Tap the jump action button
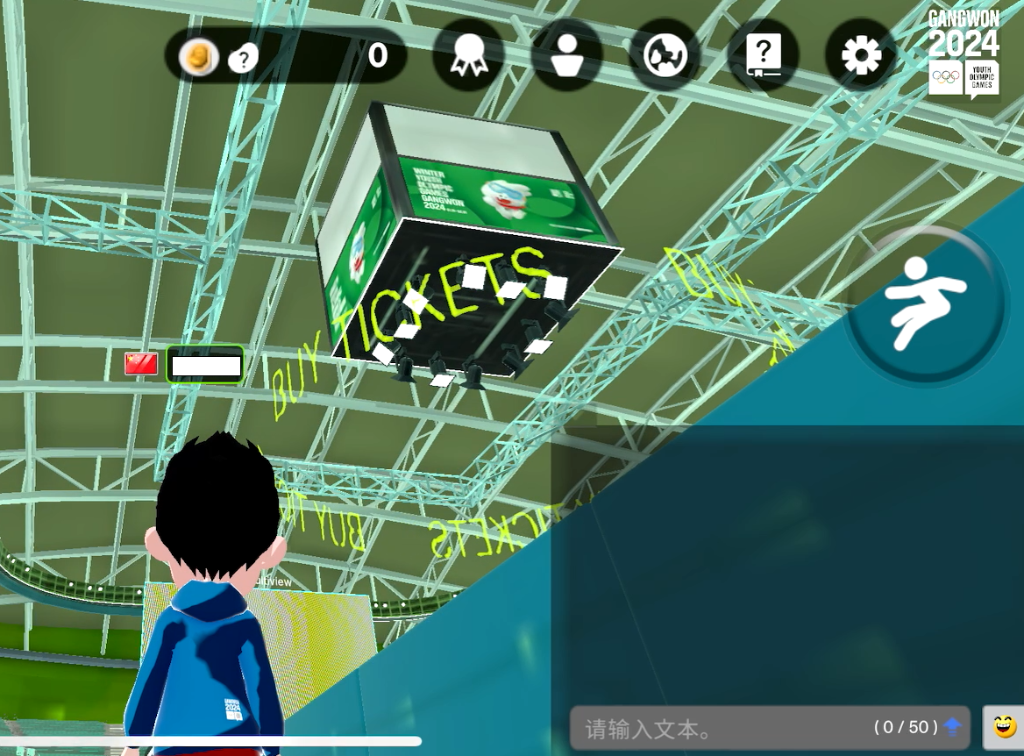This screenshot has height=756, width=1024. point(926,304)
